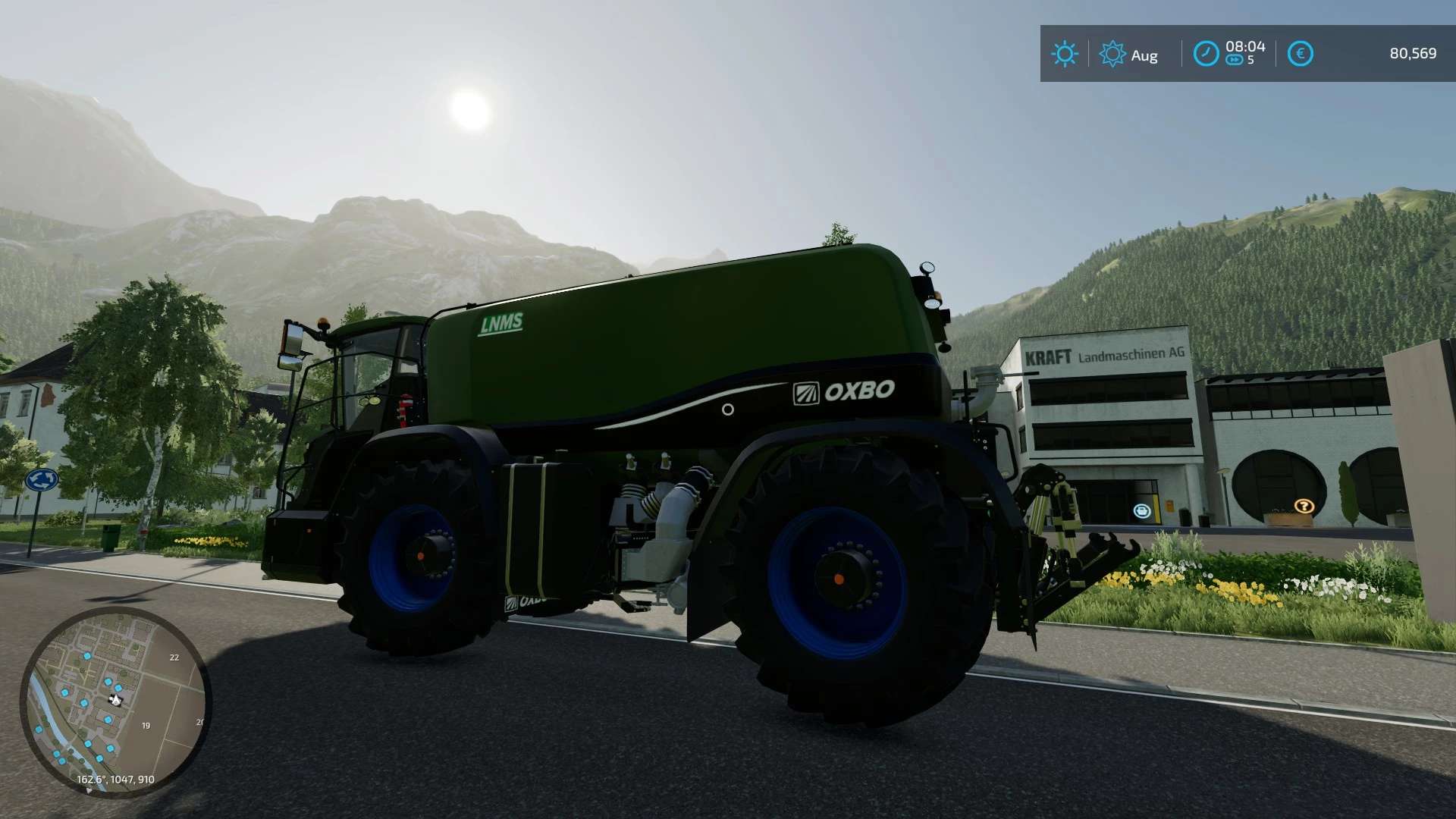Screen dimensions: 1456x819
Task: Select the Euro currency icon in the HUD
Action: click(1301, 54)
